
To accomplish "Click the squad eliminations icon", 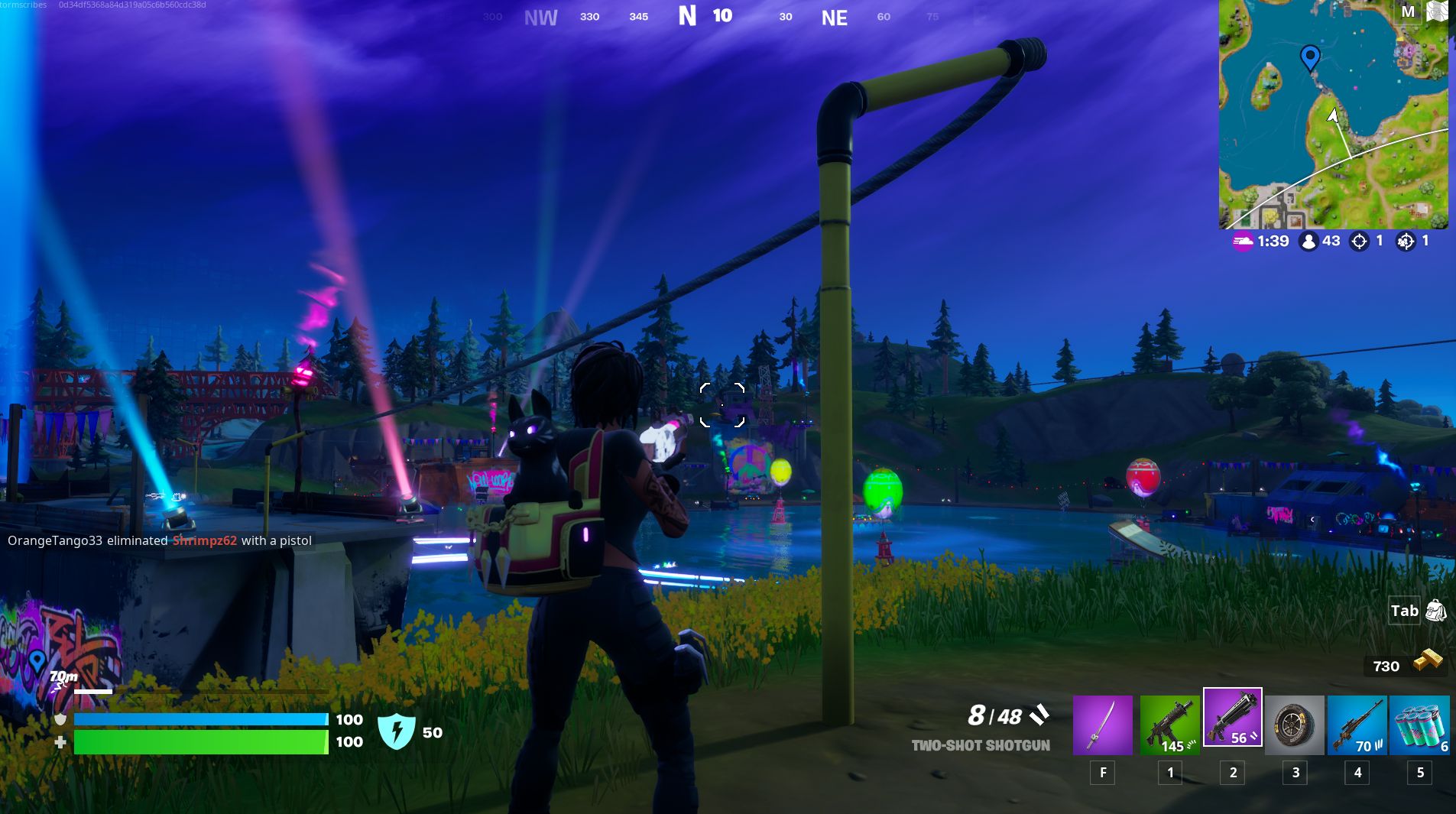I will click(x=1406, y=241).
